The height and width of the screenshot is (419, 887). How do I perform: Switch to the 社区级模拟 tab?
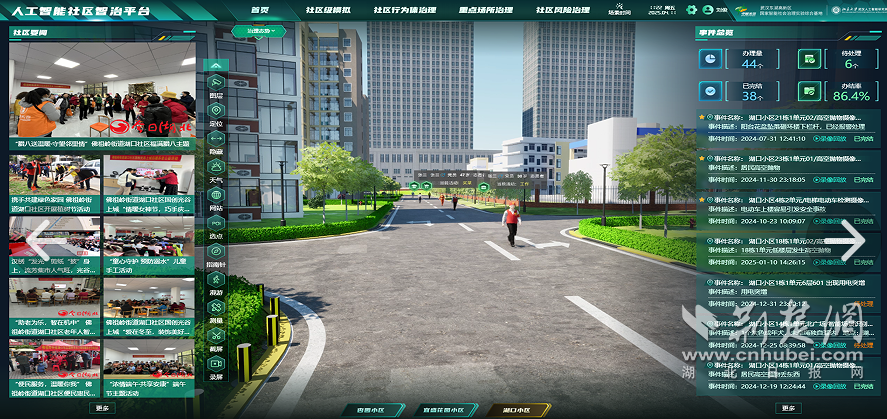(x=326, y=11)
